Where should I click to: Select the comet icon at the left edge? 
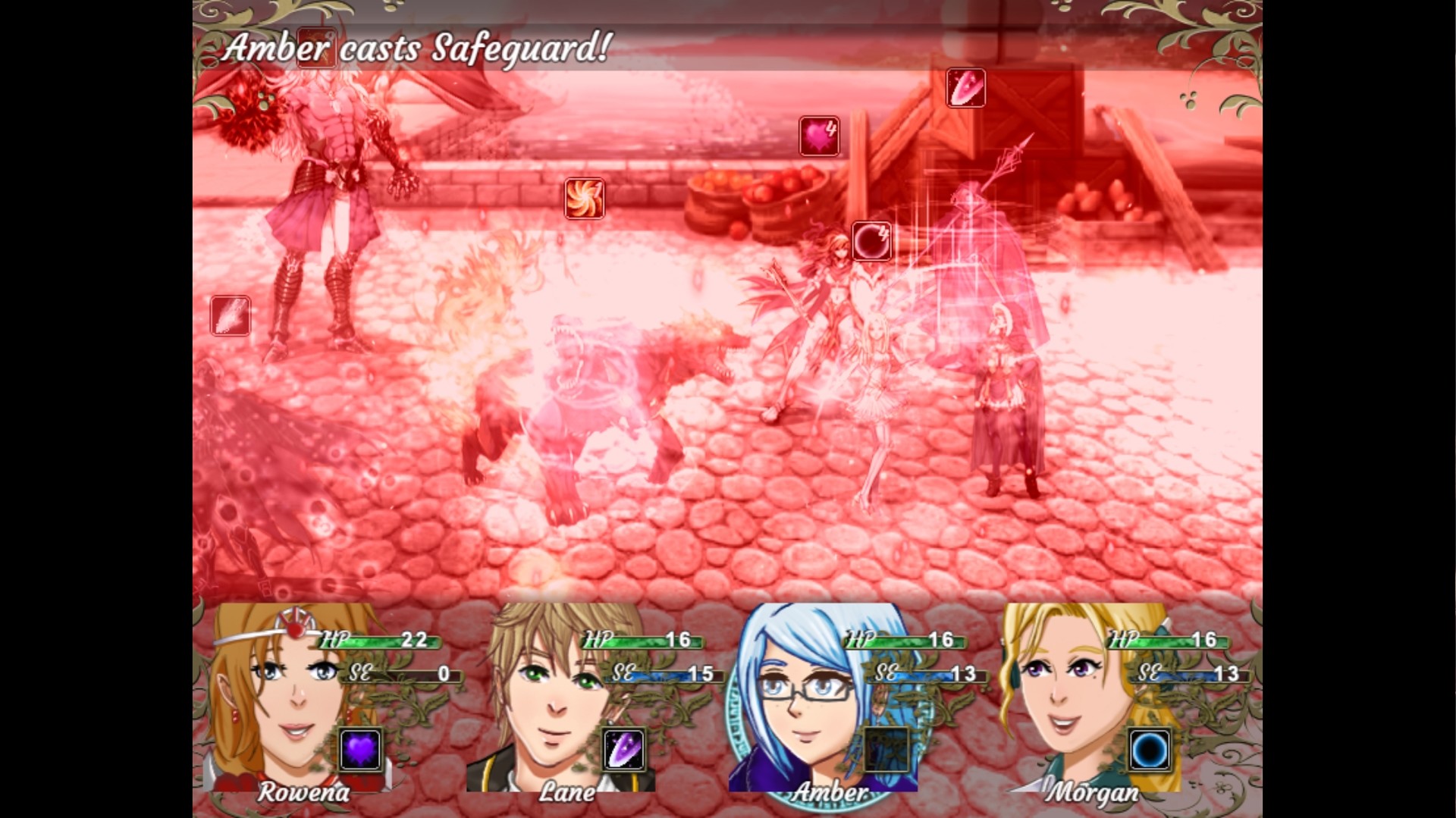coord(229,316)
